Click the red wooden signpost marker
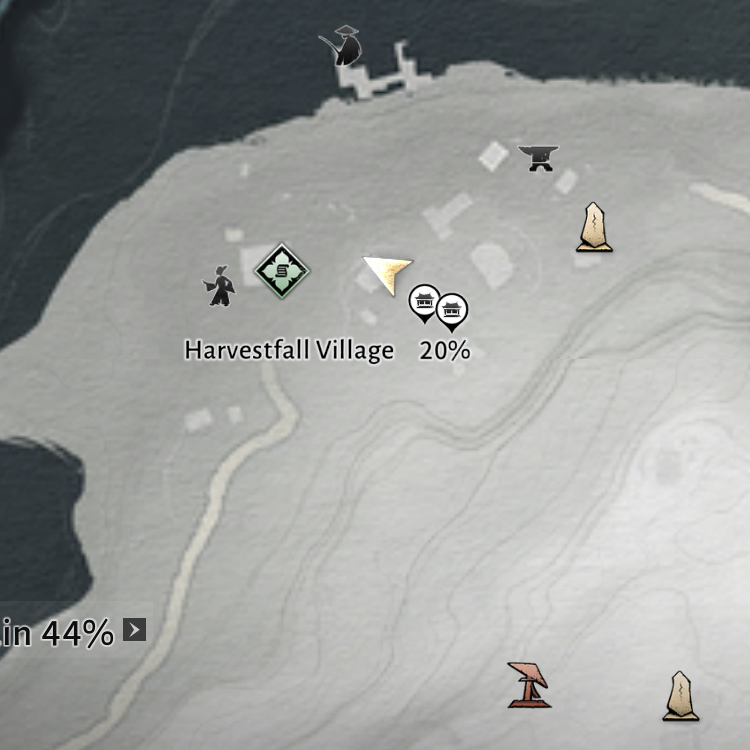 coord(528,685)
